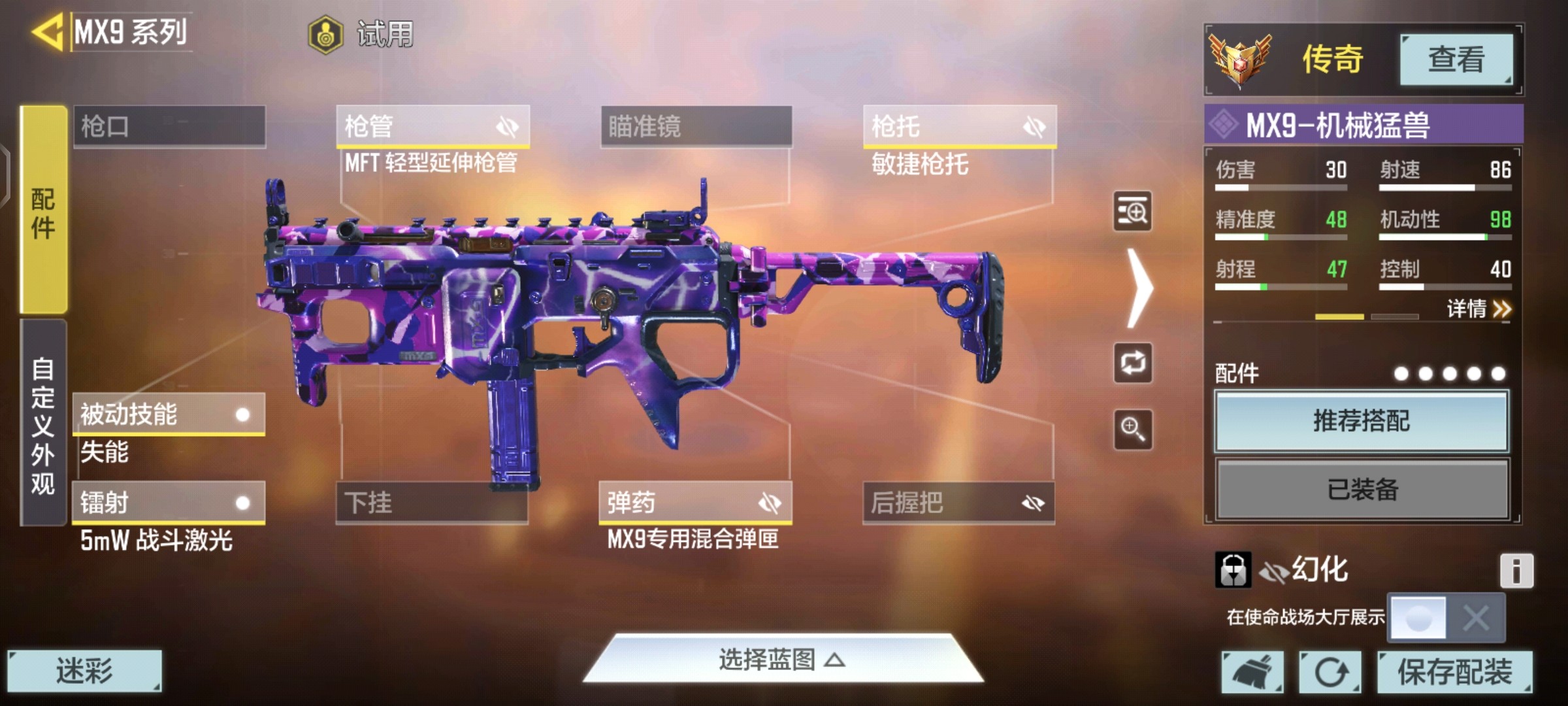
Task: Select the 枪口 muzzle slot
Action: pyautogui.click(x=169, y=126)
